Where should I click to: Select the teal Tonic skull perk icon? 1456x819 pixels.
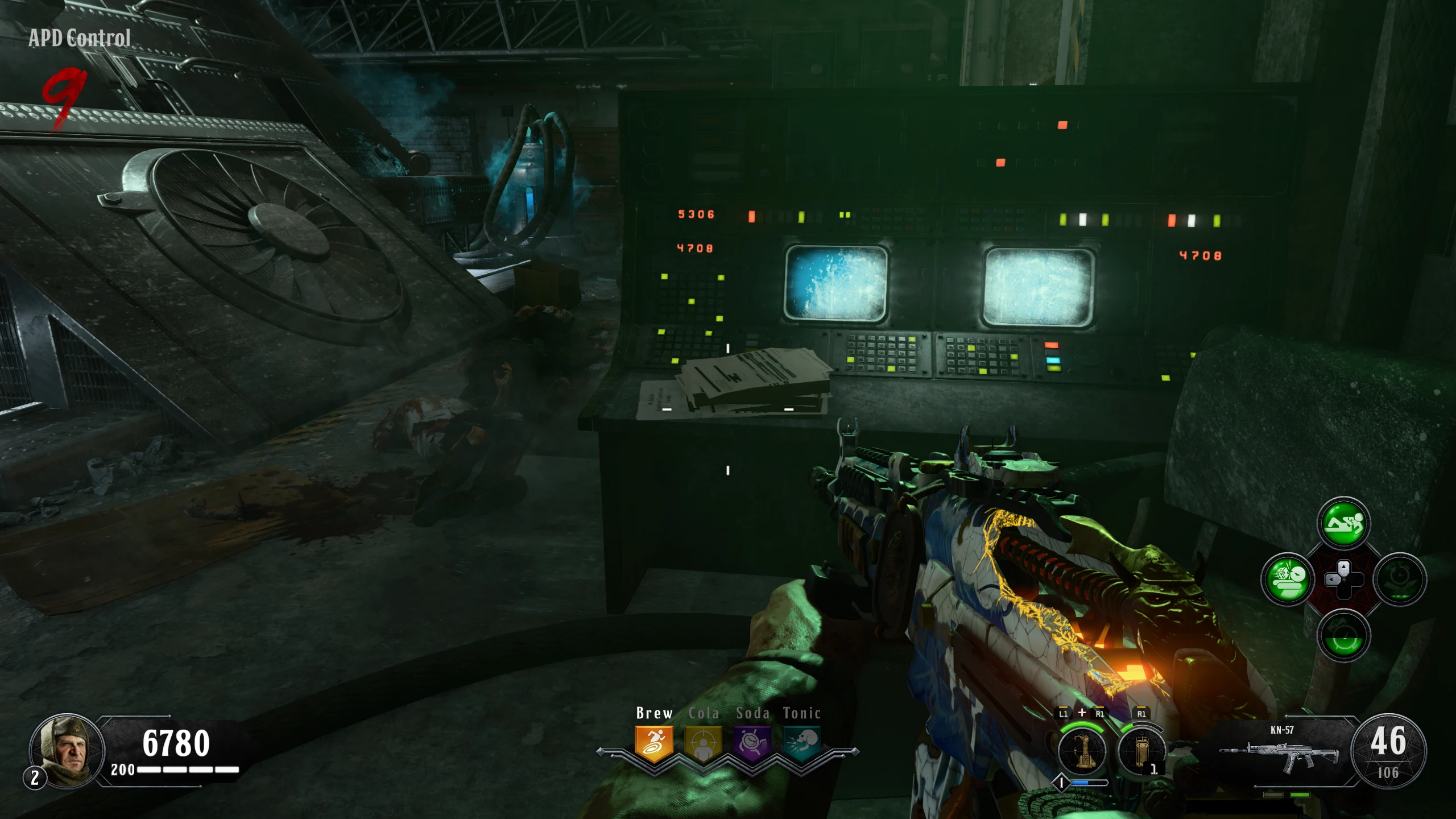(x=802, y=743)
